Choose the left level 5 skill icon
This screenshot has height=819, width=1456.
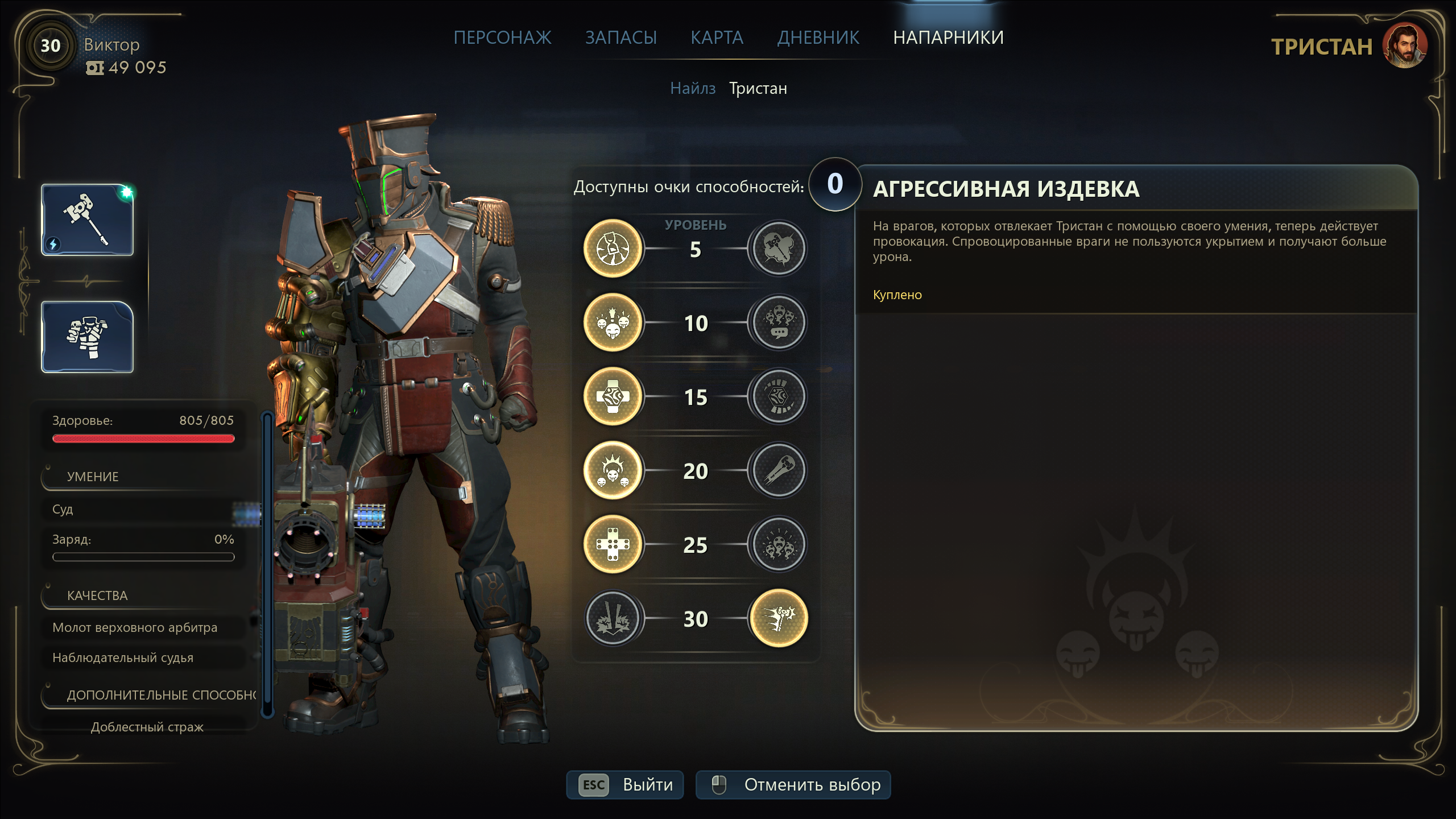coord(613,249)
